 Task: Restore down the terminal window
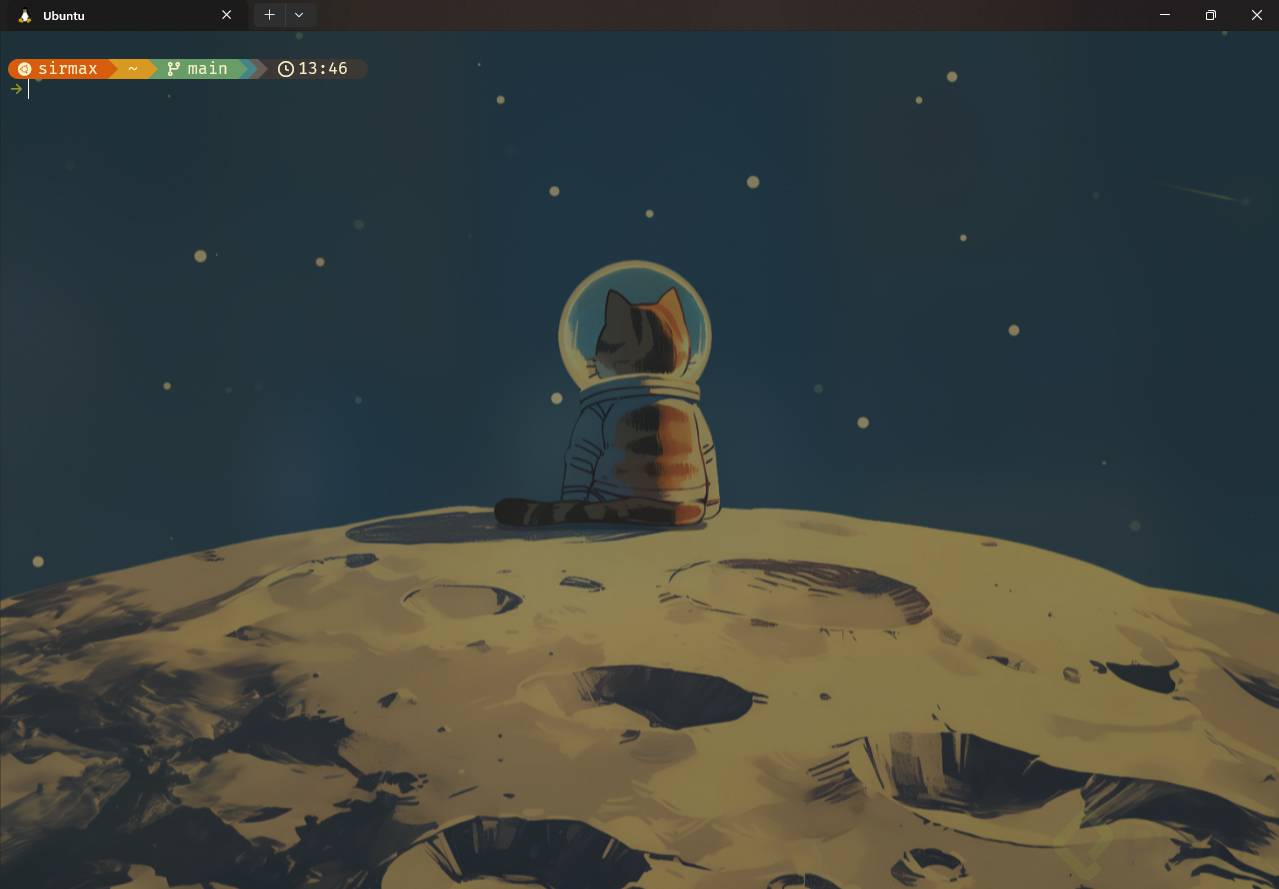tap(1210, 15)
